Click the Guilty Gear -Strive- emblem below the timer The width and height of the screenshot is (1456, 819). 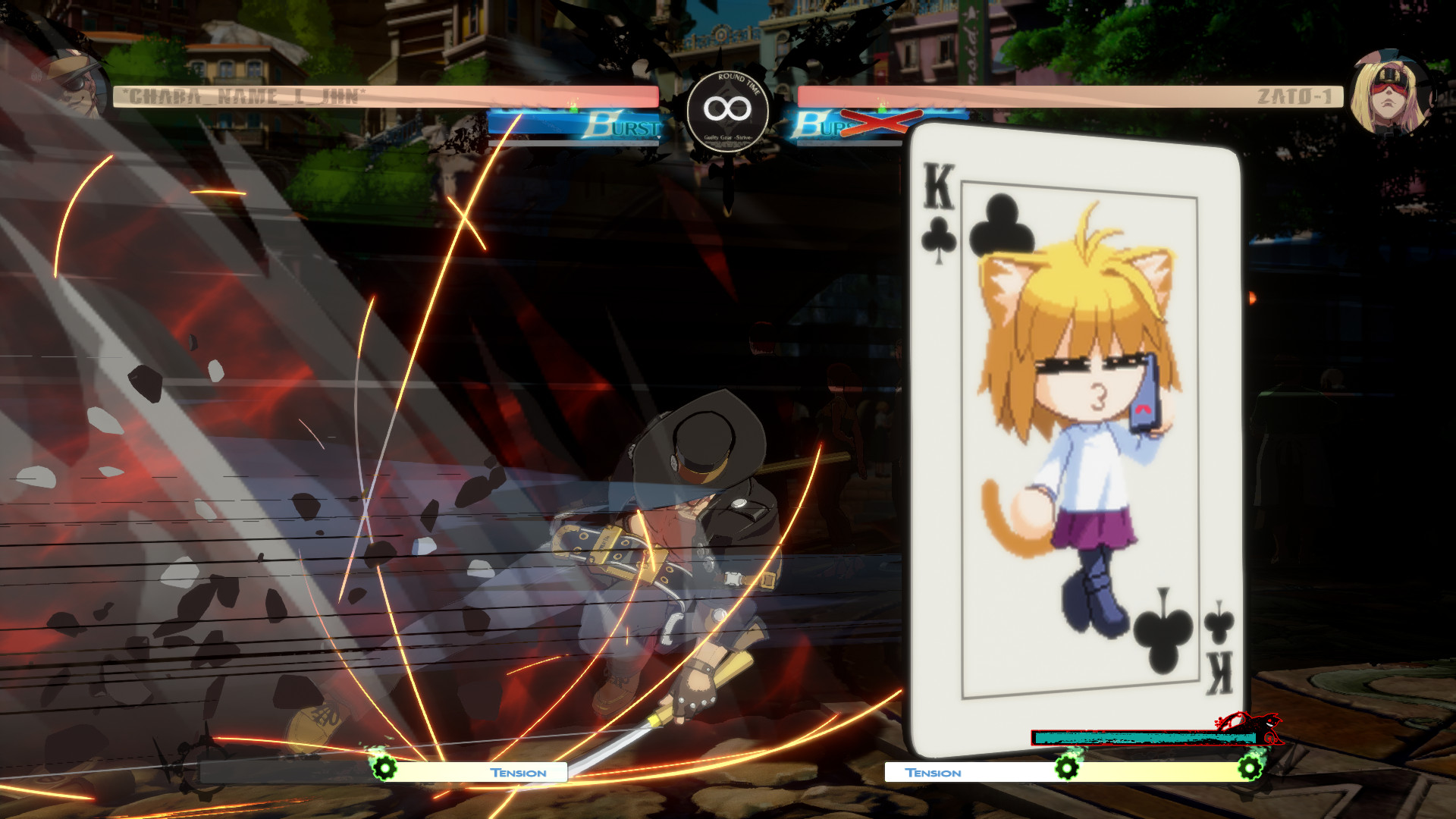point(726,138)
